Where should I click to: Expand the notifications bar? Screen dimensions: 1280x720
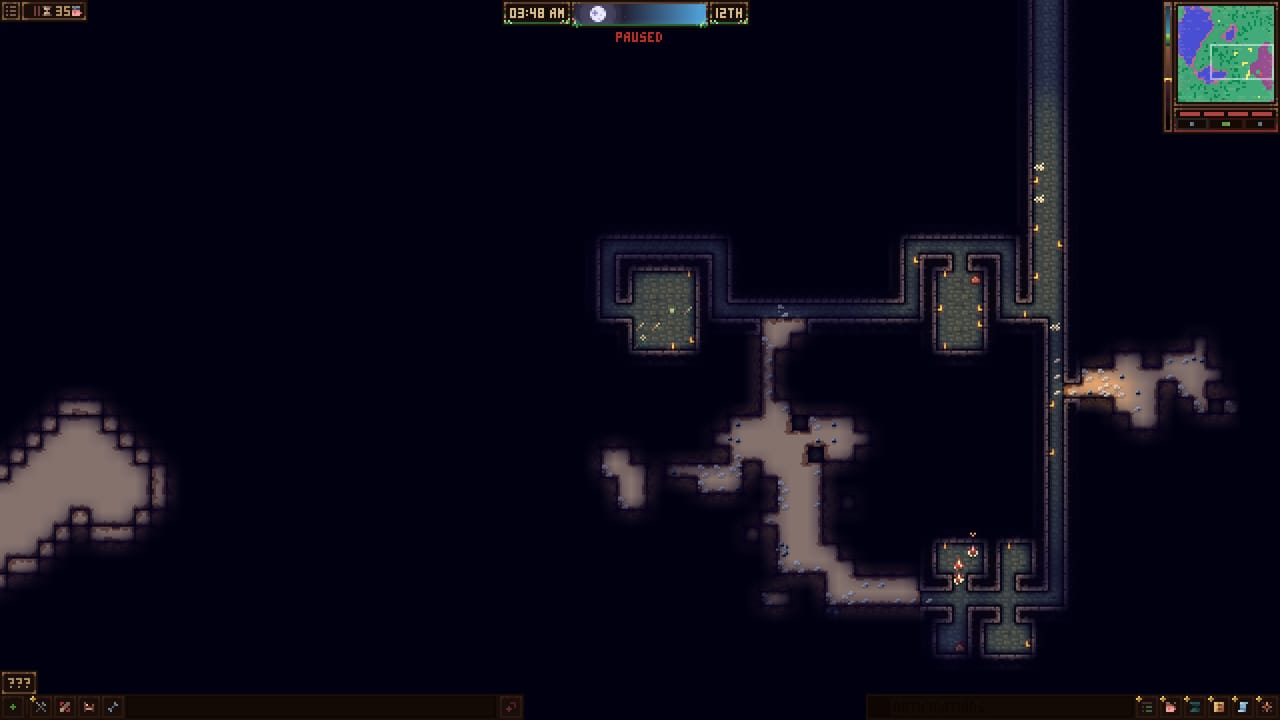pos(1000,704)
